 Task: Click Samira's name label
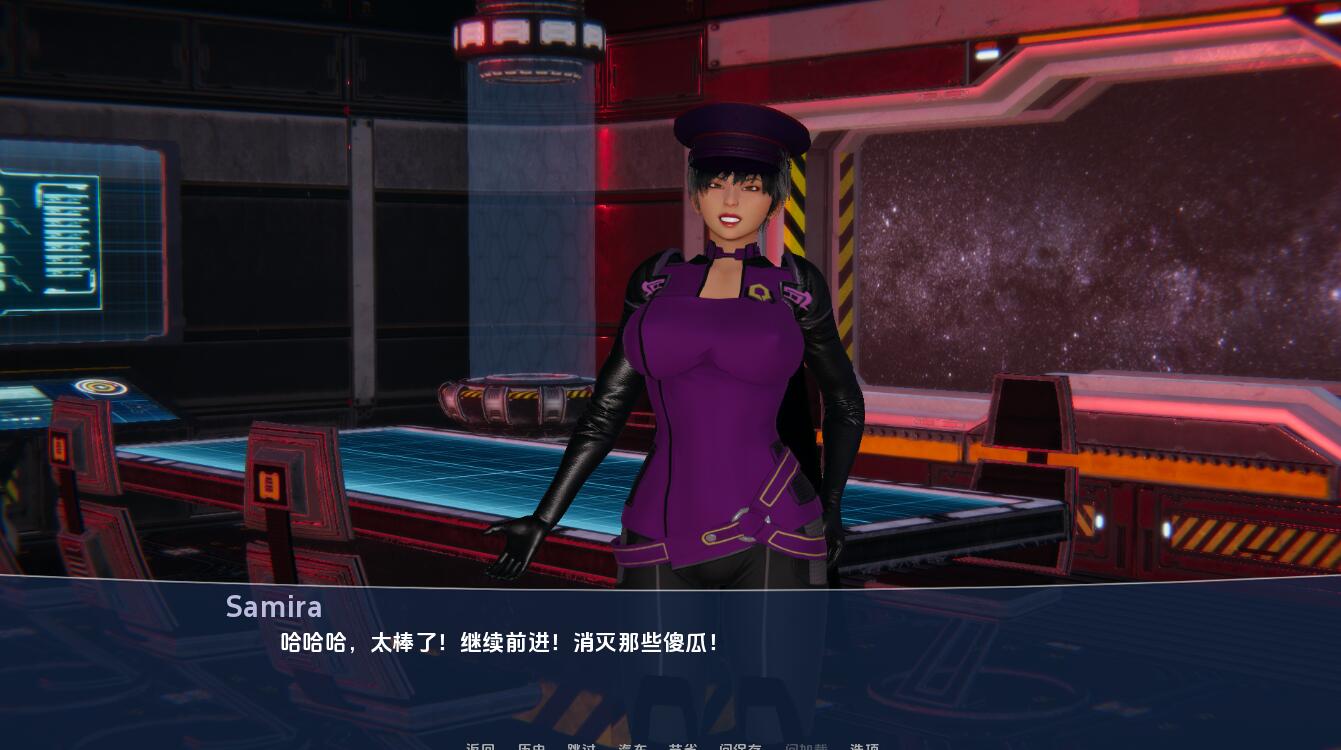click(x=274, y=606)
